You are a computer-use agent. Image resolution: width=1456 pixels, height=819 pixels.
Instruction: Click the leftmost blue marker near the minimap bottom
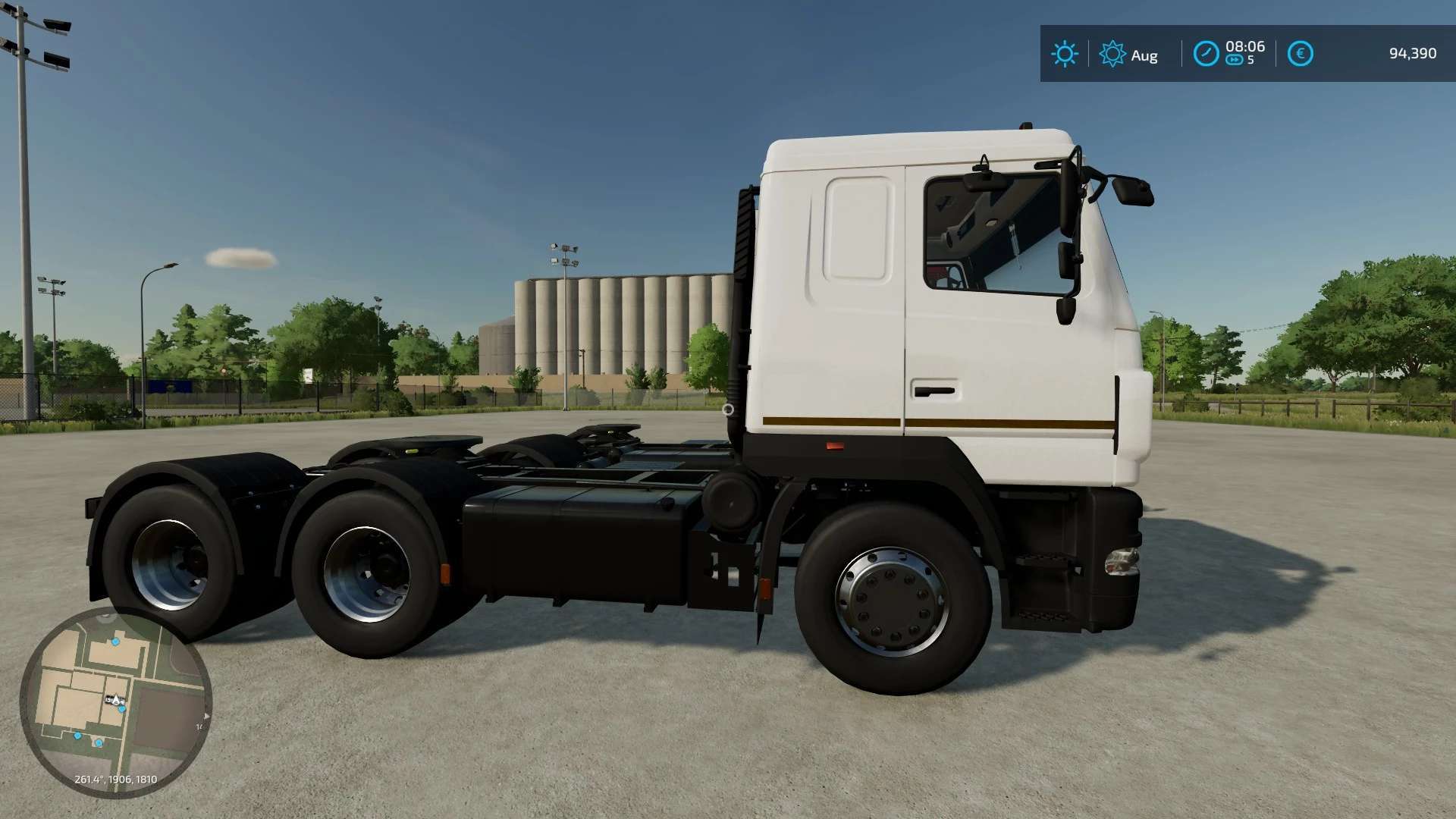pyautogui.click(x=77, y=736)
